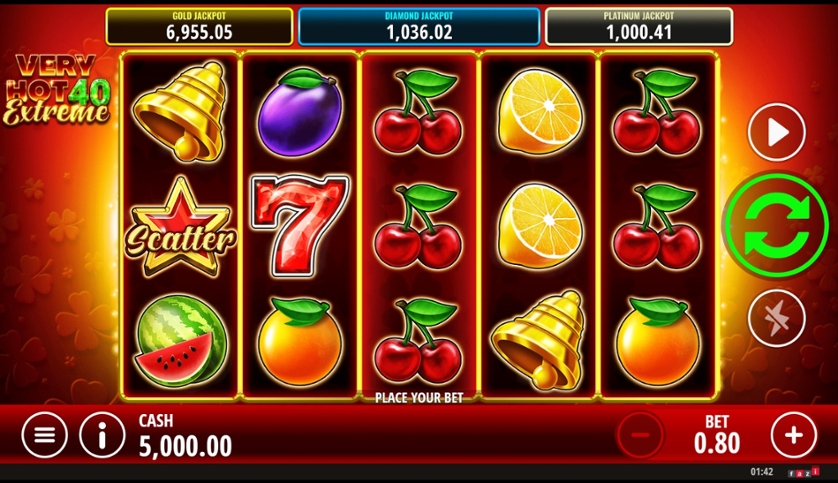Decrease the bet with the minus button

640,435
